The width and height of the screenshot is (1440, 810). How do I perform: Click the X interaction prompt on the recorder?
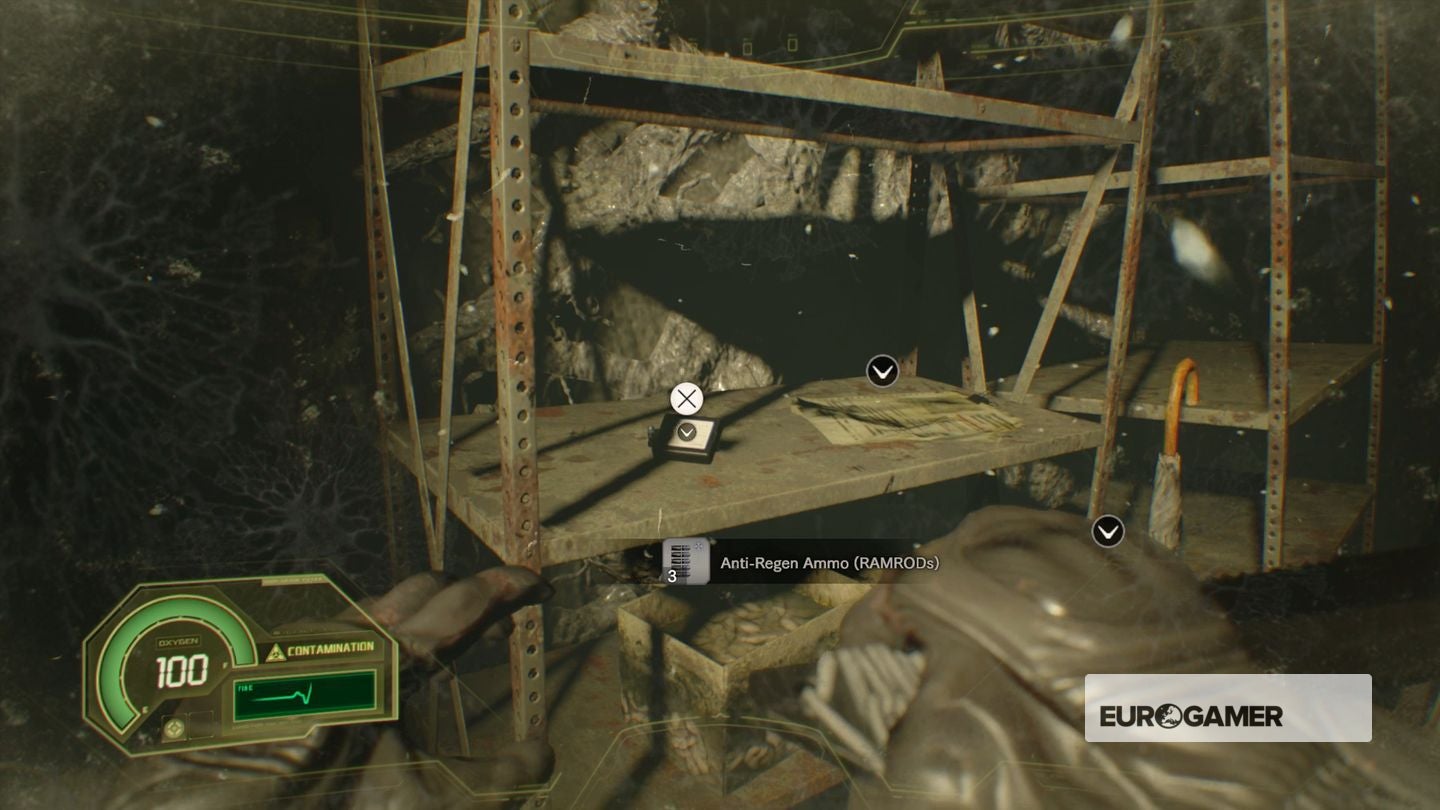[x=686, y=398]
